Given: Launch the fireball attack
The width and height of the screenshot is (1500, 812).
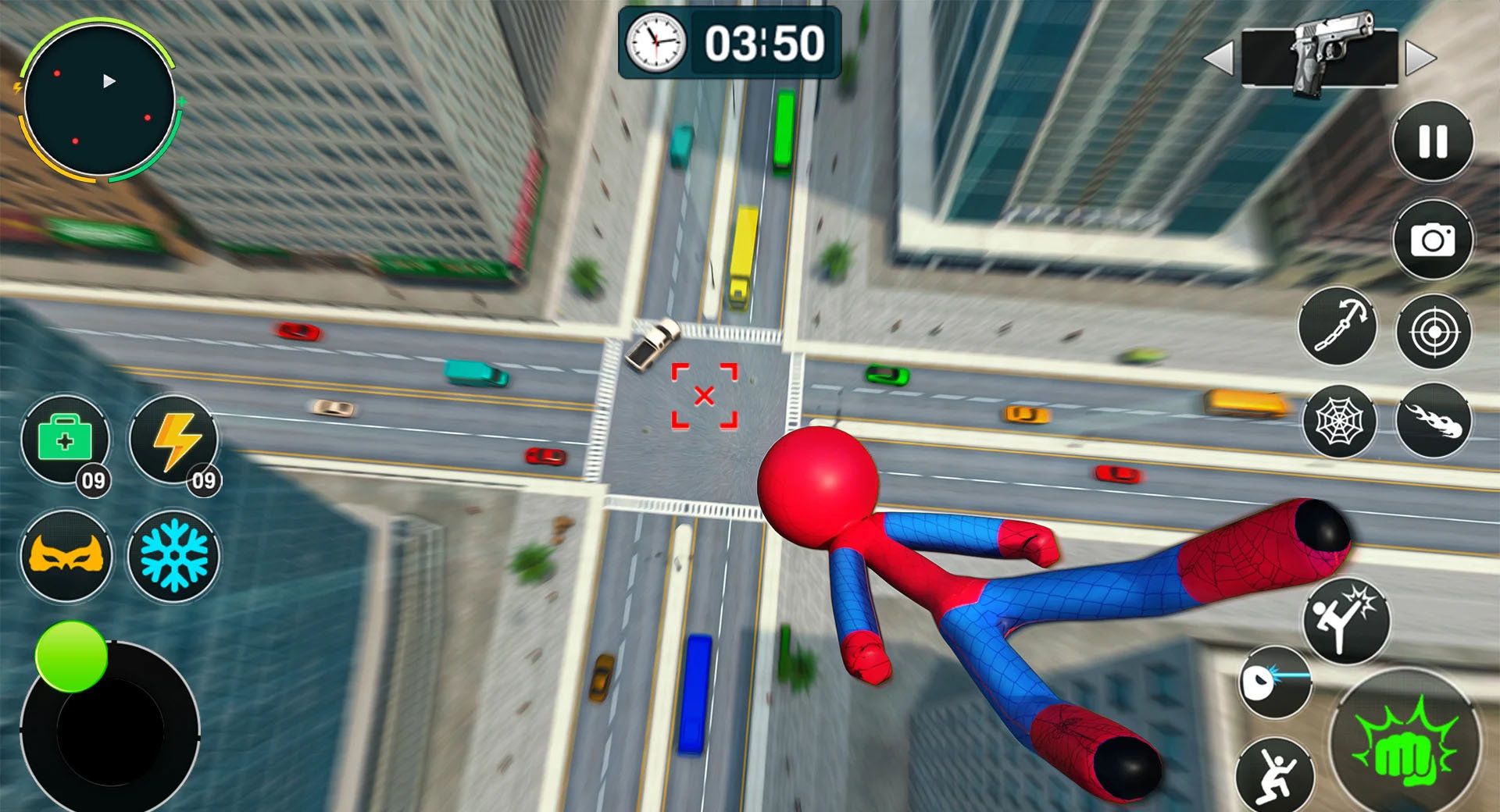Looking at the screenshot, I should pyautogui.click(x=1434, y=422).
